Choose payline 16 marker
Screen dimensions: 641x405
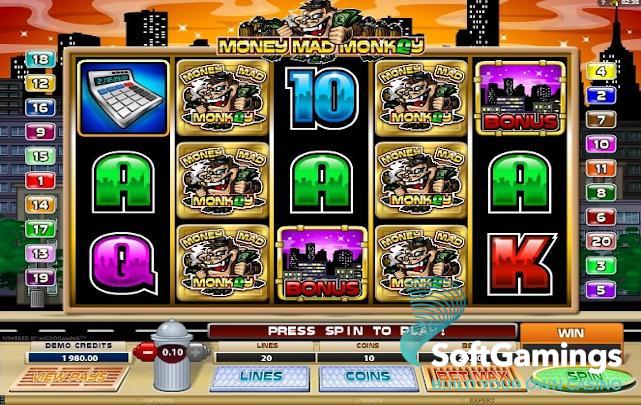(x=41, y=107)
